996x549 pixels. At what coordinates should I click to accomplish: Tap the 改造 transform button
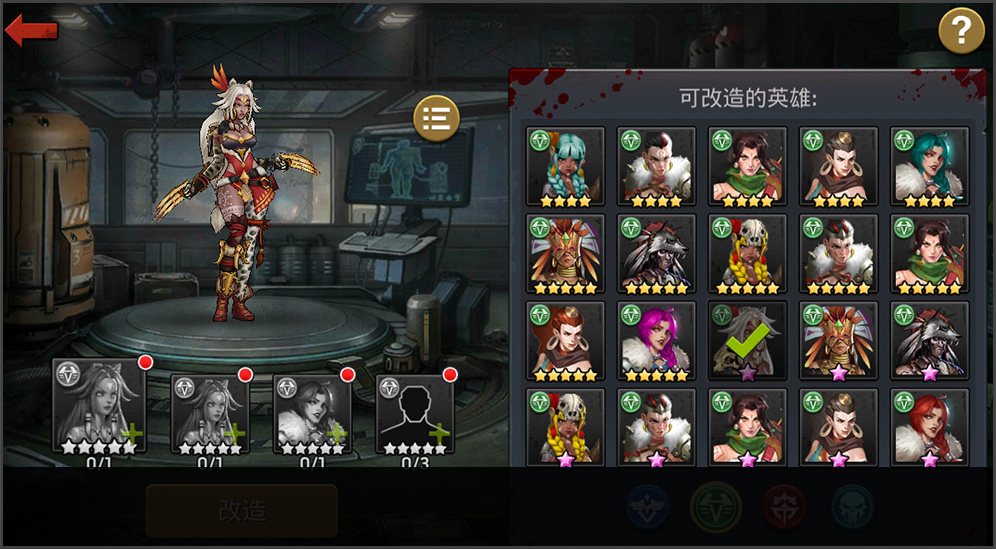tap(242, 511)
